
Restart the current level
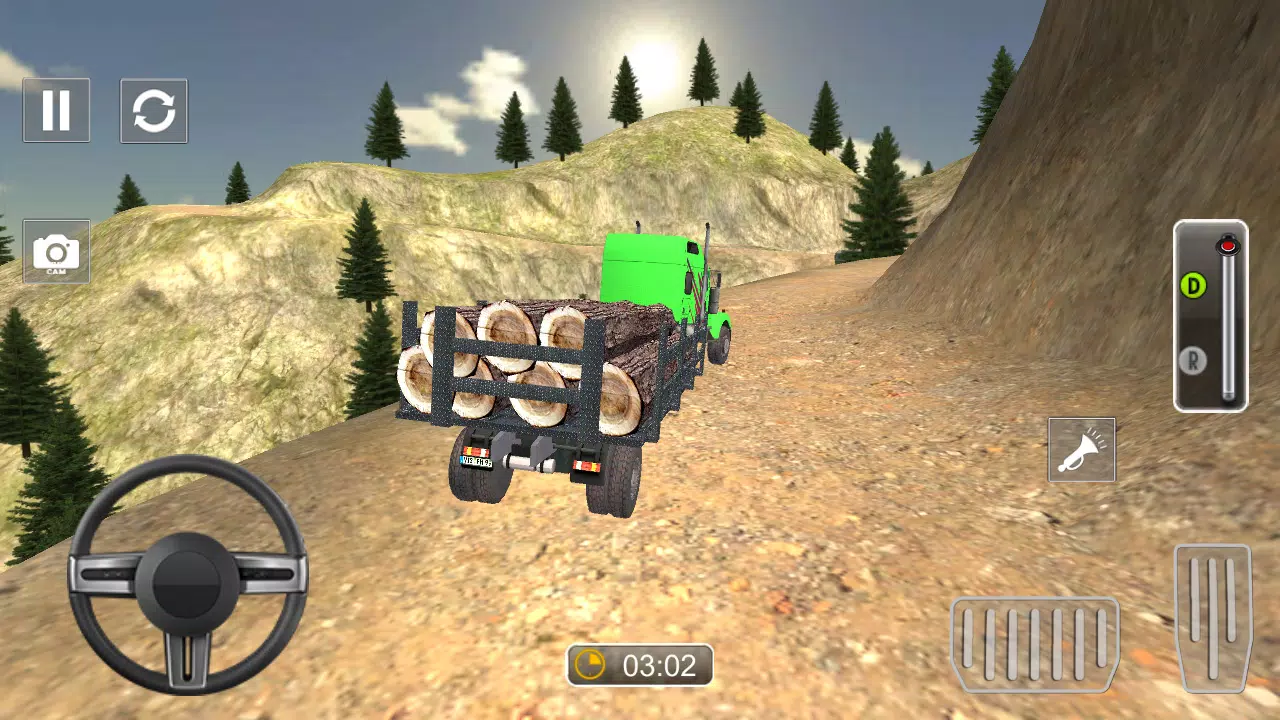pyautogui.click(x=154, y=110)
